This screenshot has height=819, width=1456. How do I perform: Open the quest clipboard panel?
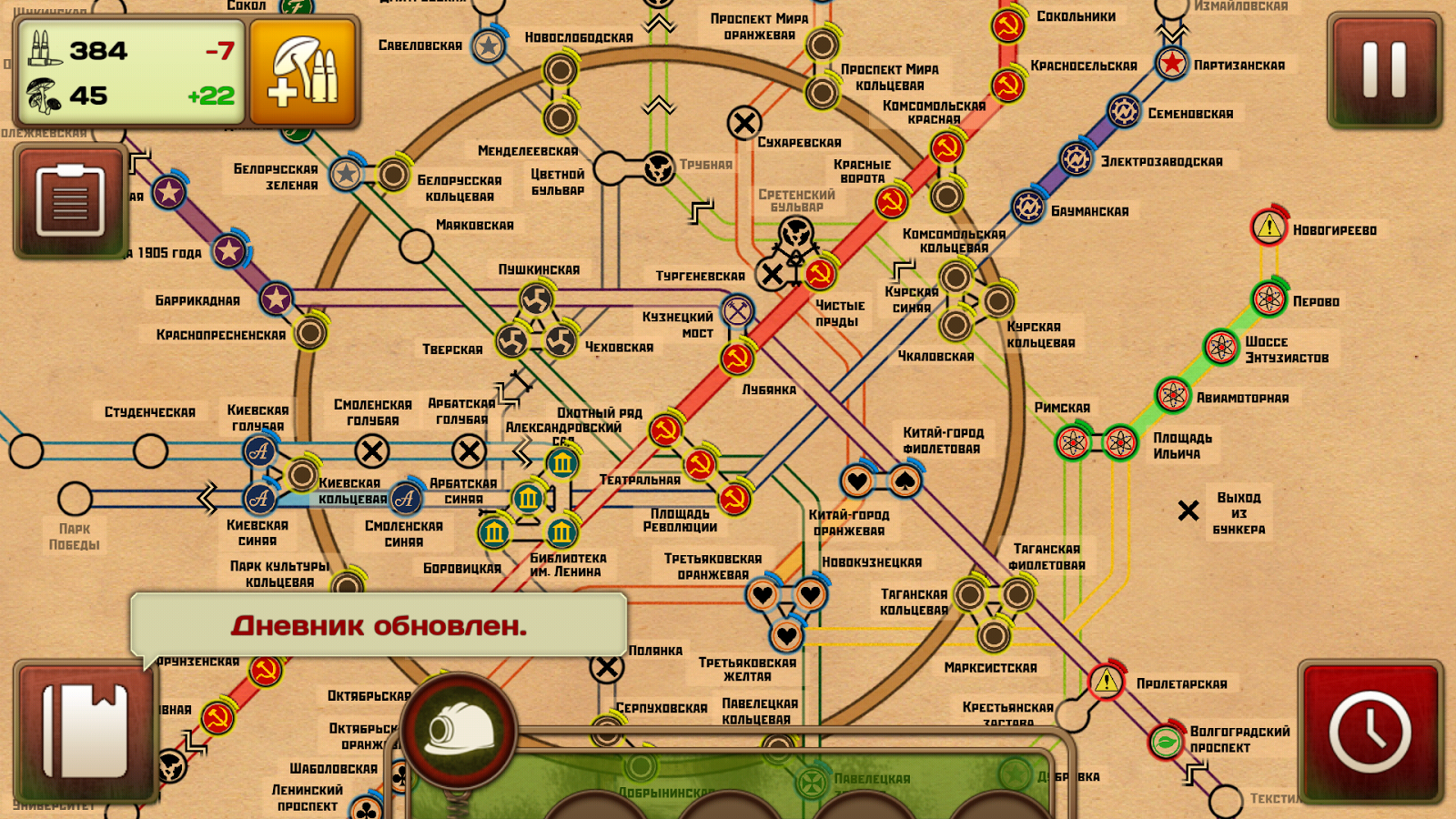[71, 198]
